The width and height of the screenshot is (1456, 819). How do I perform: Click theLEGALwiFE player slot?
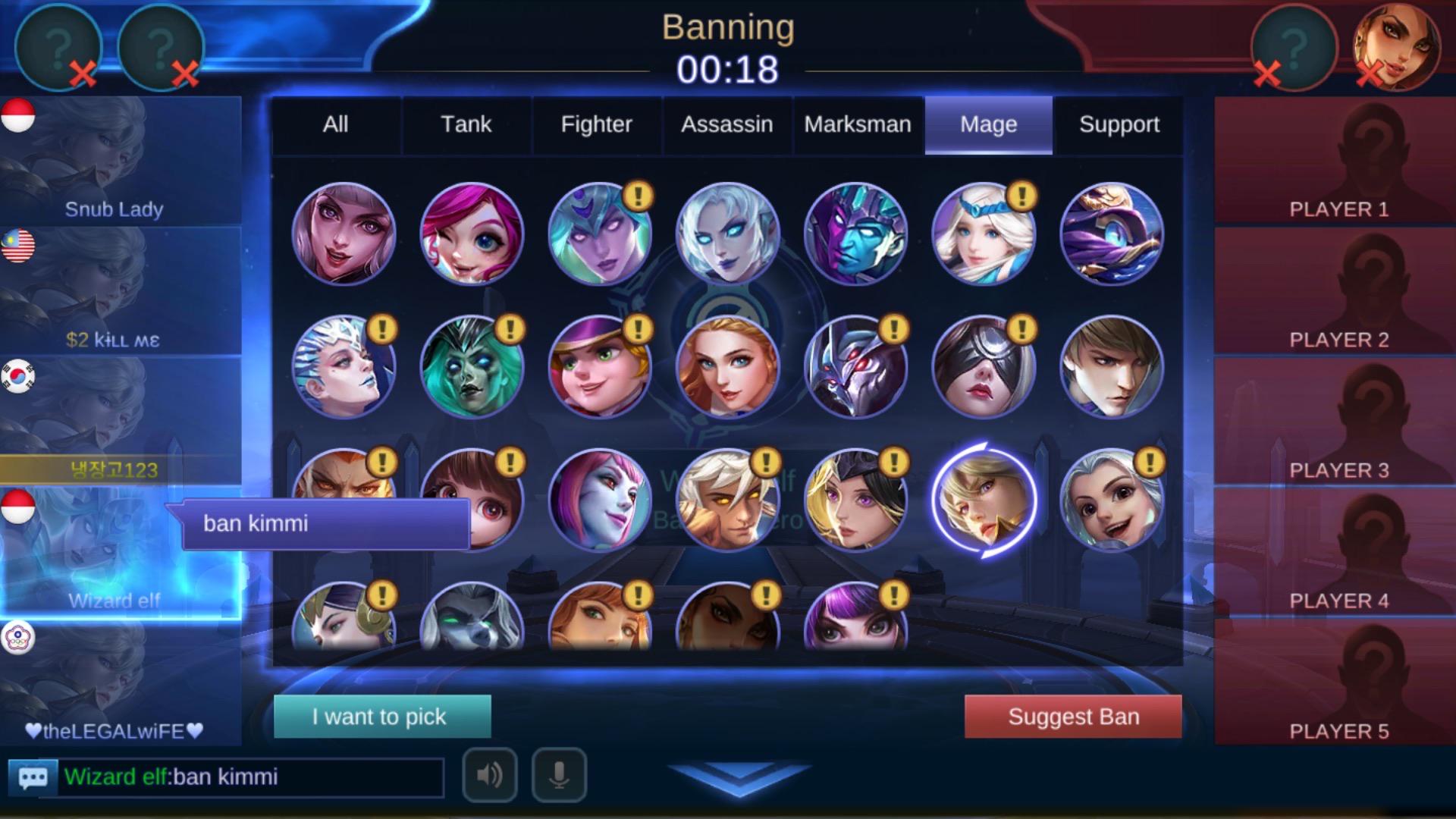121,682
